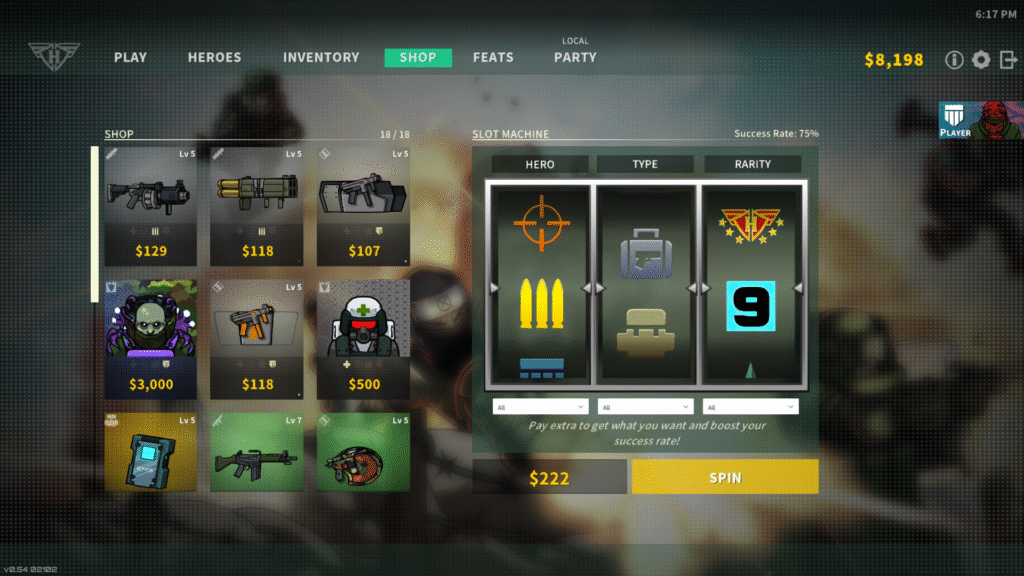Viewport: 1024px width, 576px height.
Task: Buy the $129 grenade launcher
Action: point(150,207)
